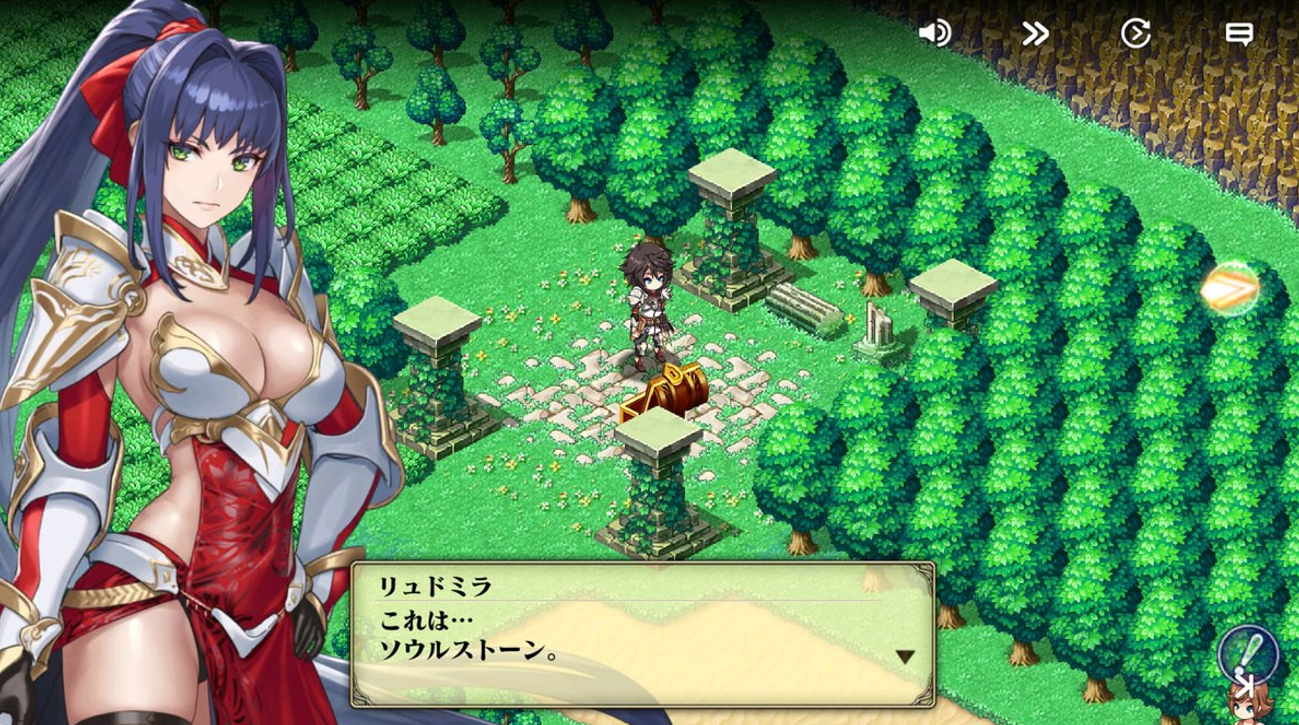The image size is (1299, 725).
Task: Click the glowing orange arrow orb
Action: coord(1230,288)
